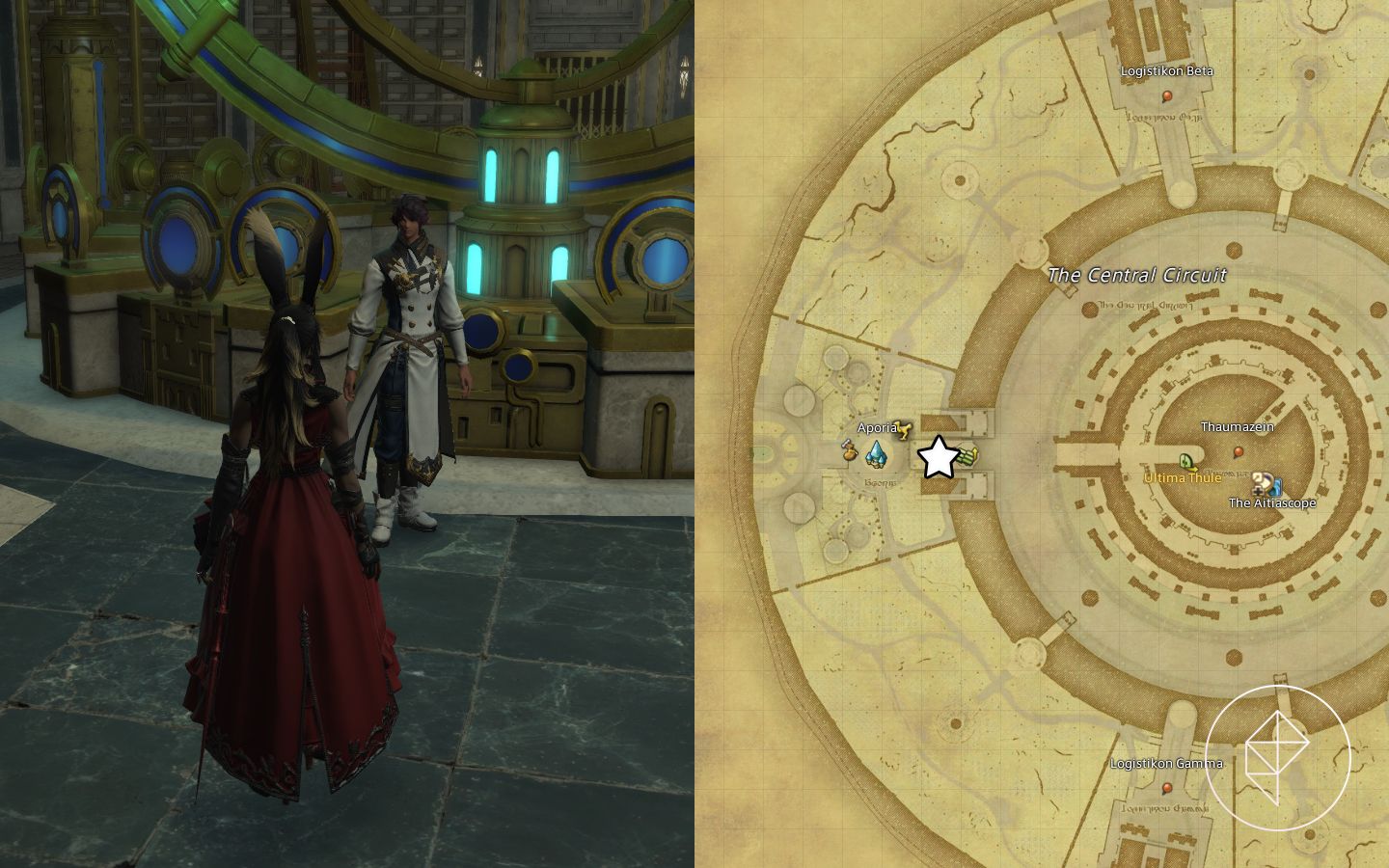1389x868 pixels.
Task: Click The Aitiascope duty label
Action: point(1272,502)
